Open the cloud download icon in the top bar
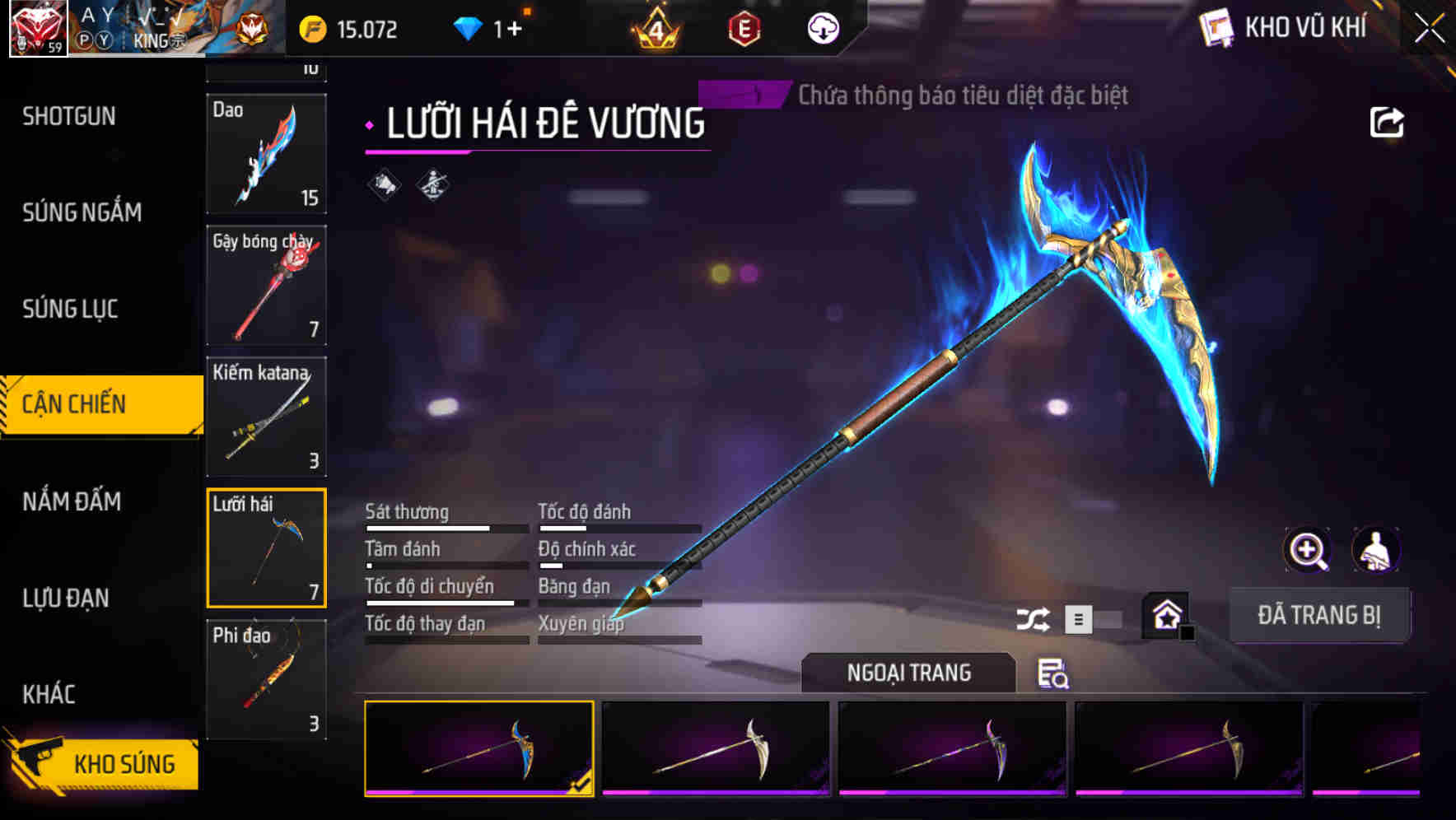 pos(824,27)
